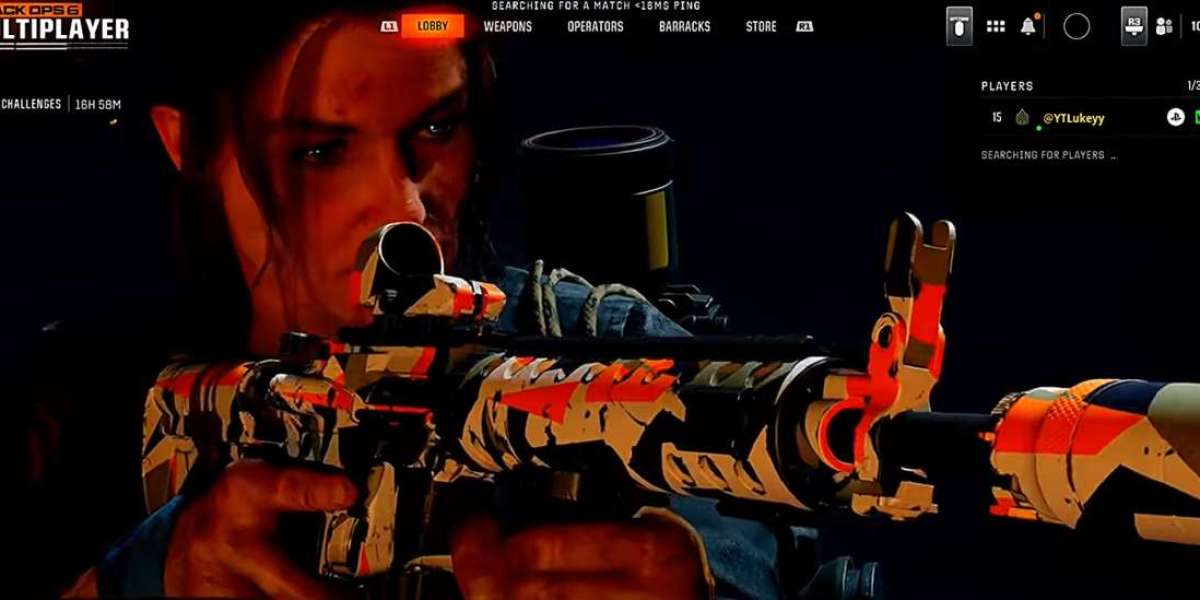Open the social friends icon
This screenshot has height=600, width=1200.
pos(1164,27)
